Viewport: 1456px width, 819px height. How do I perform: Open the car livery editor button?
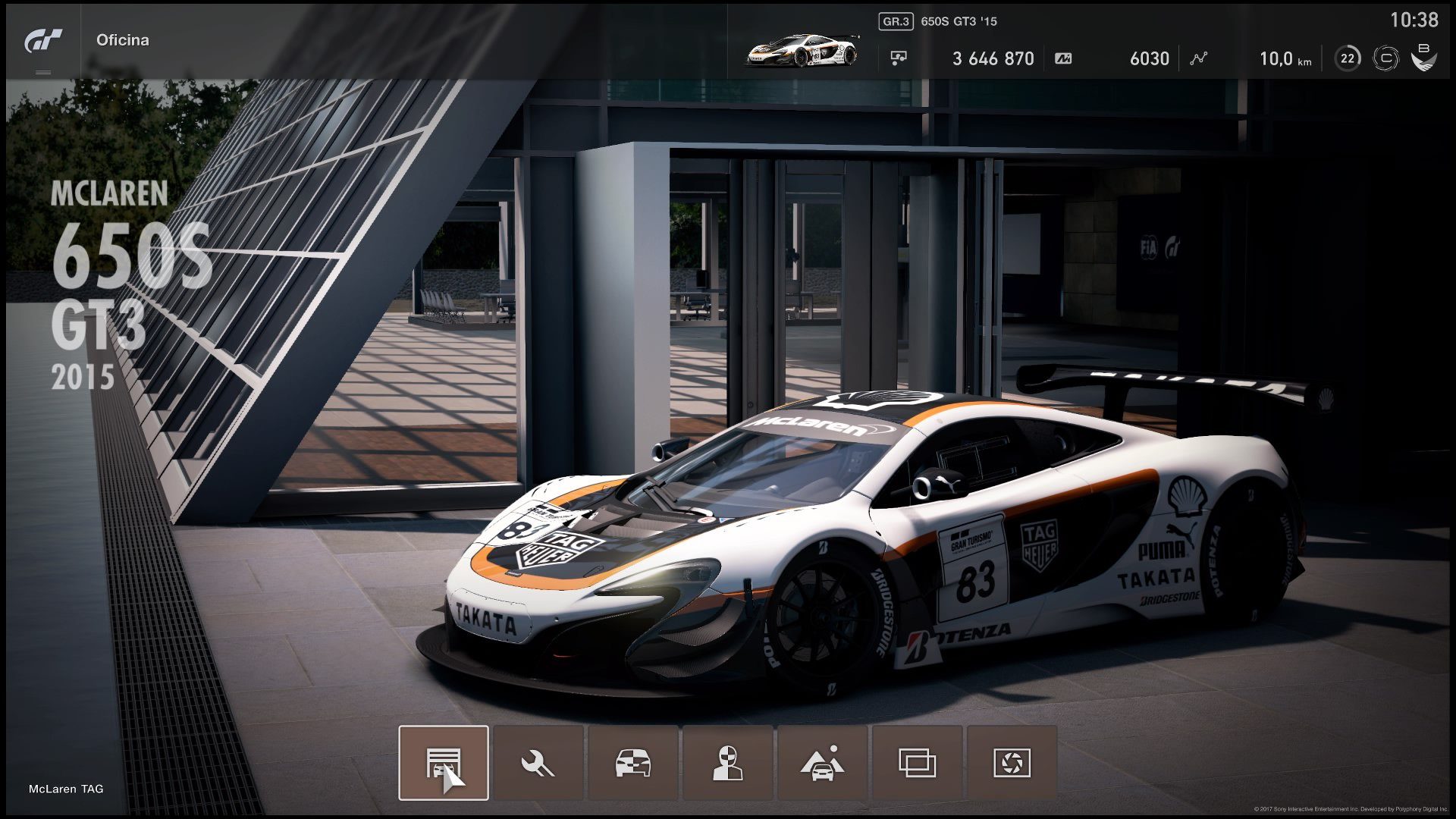632,763
